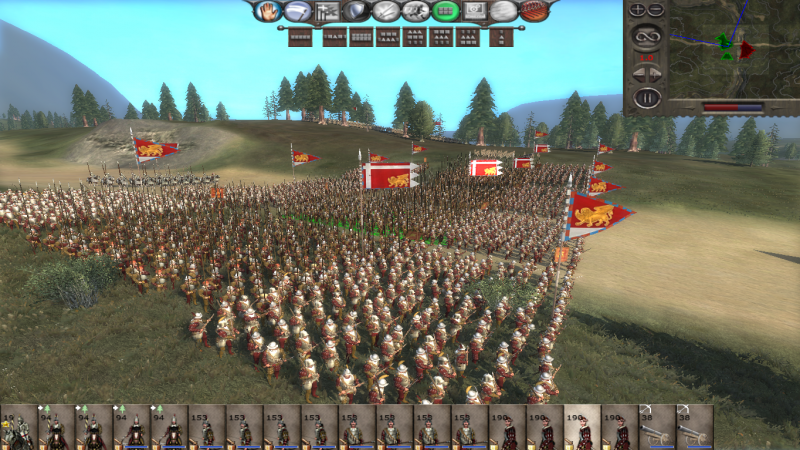This screenshot has height=450, width=800.
Task: Select the last artillery unit card
Action: click(x=695, y=427)
